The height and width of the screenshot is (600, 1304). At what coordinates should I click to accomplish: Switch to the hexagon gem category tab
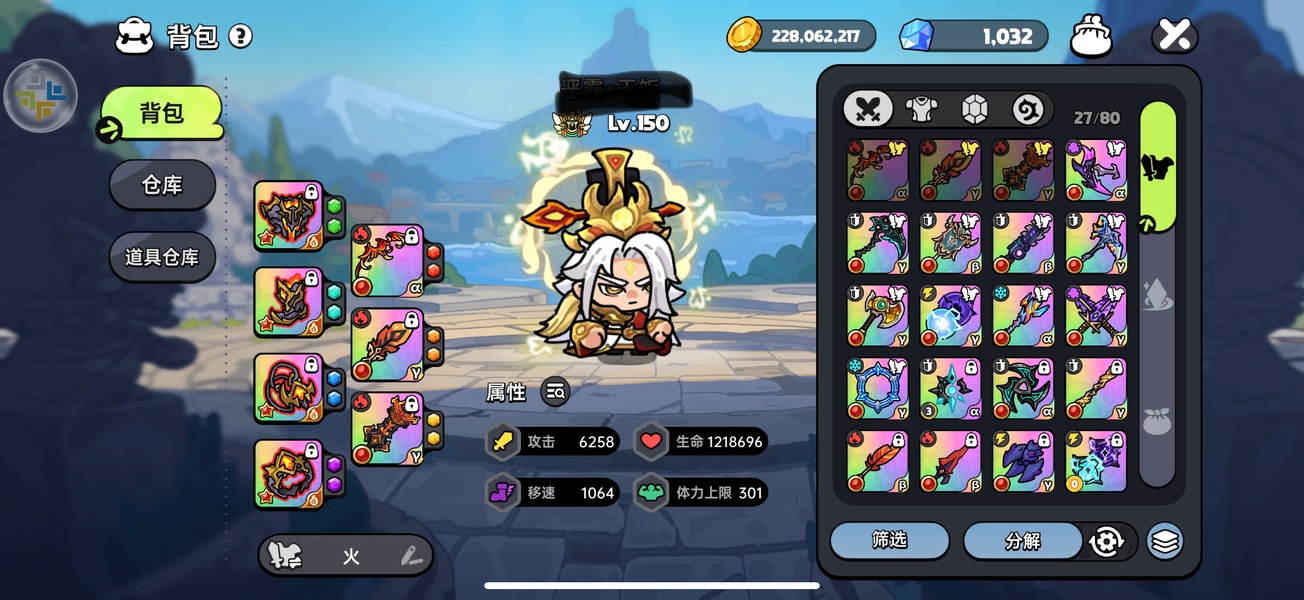(974, 108)
